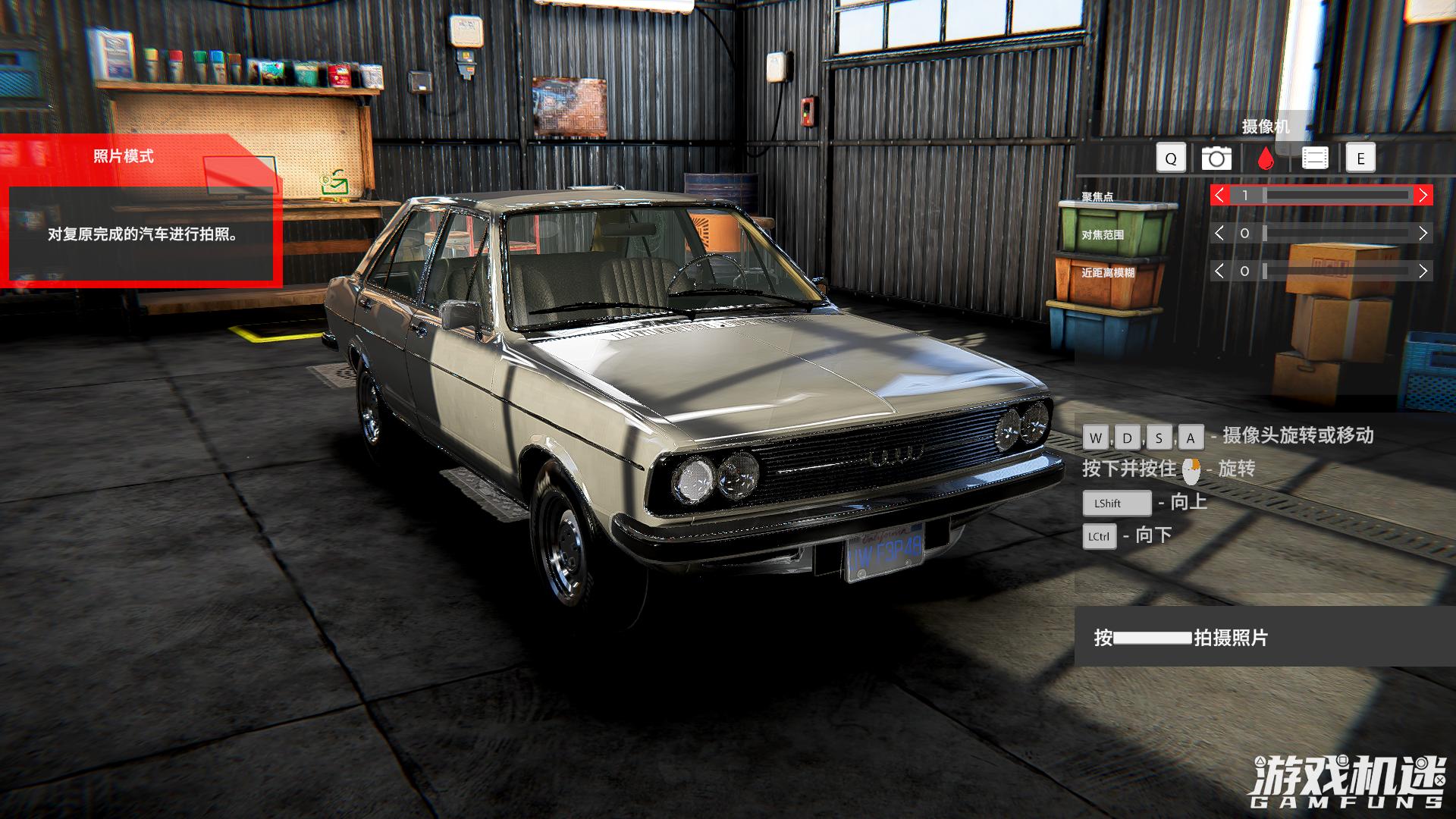
Task: Decrease the 聚焦点 focus point value
Action: coord(1219,196)
